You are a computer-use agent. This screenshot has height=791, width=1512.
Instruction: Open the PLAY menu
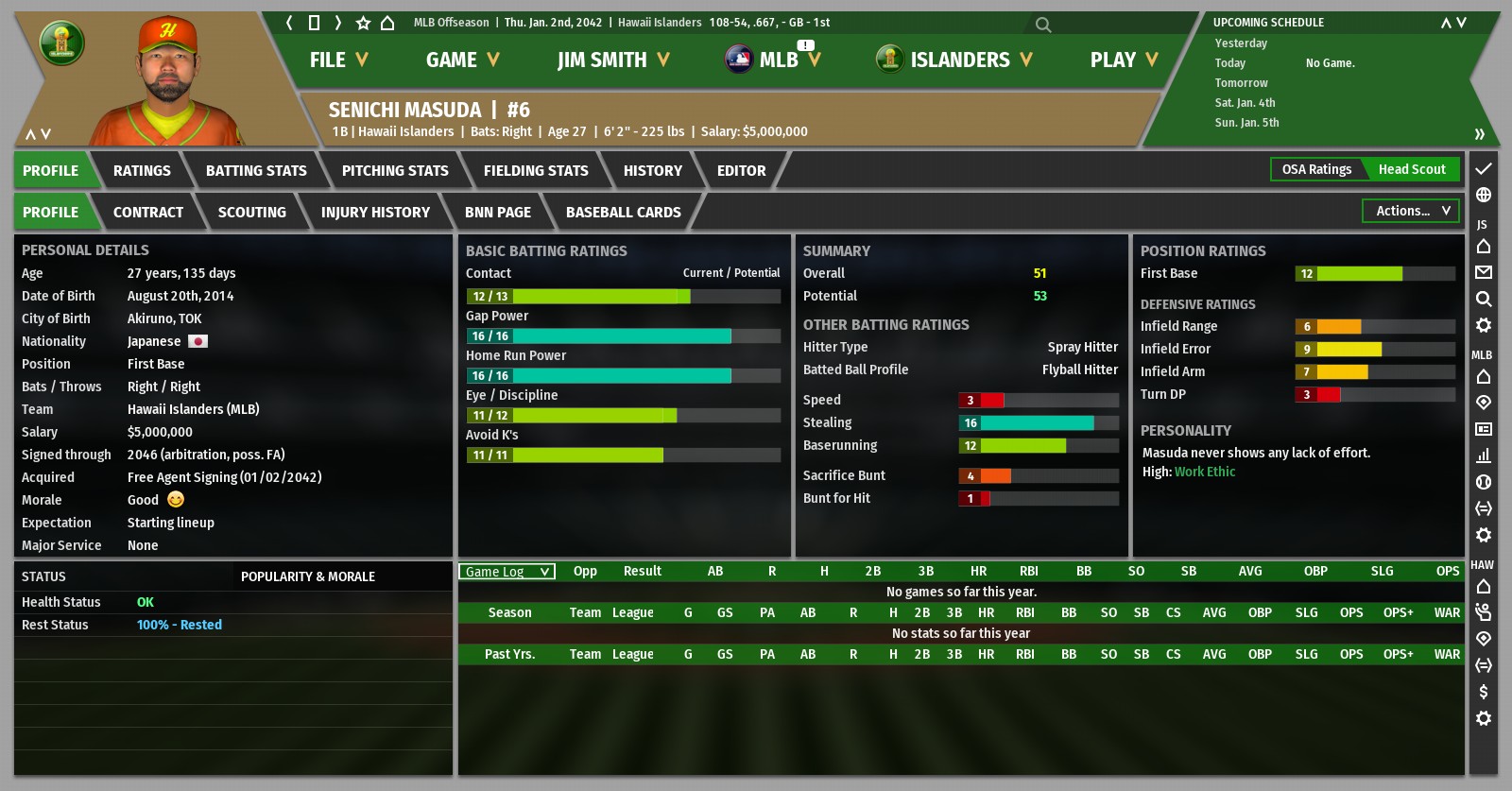coord(1123,60)
